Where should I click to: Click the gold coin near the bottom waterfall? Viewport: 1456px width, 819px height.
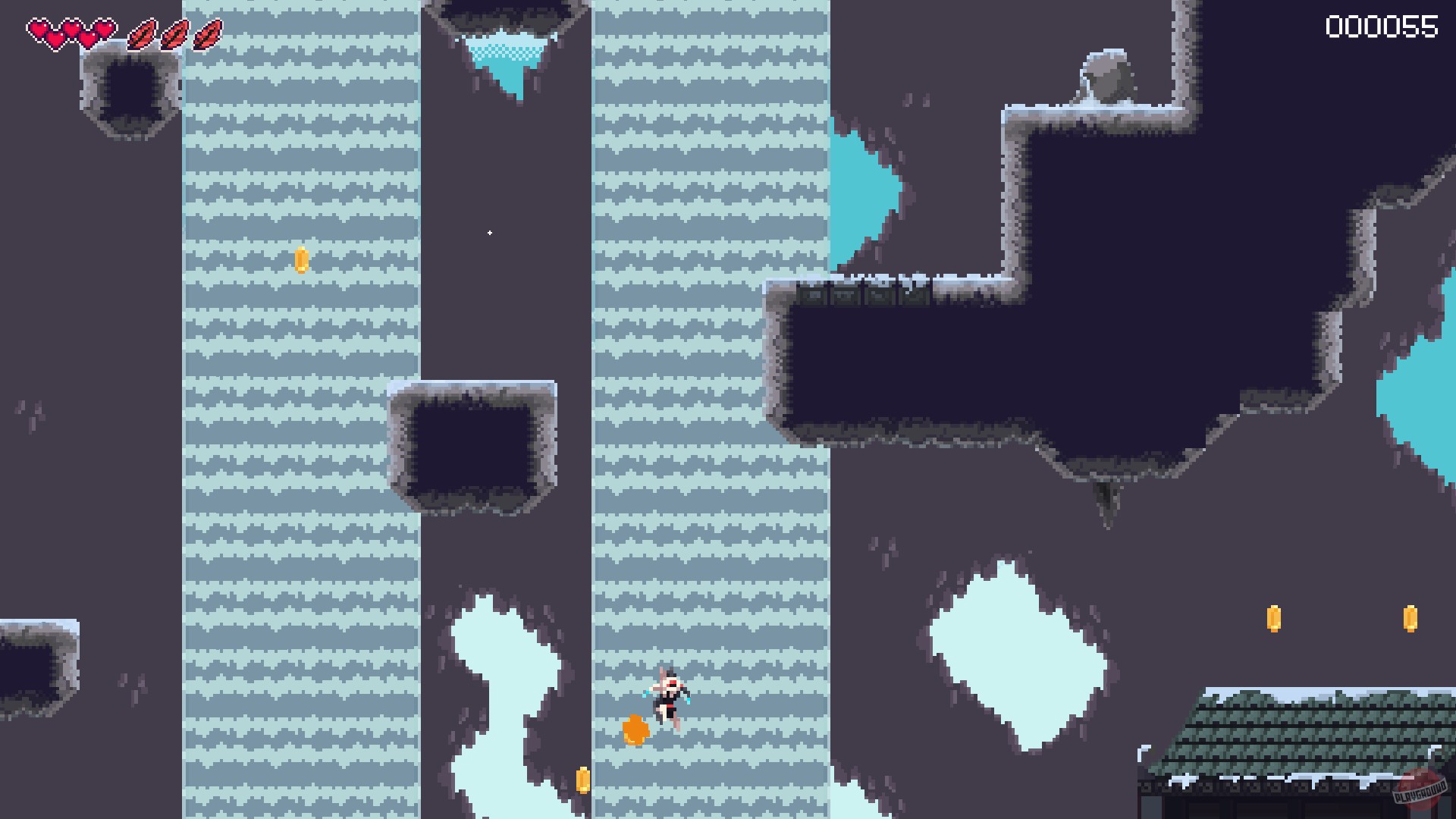point(582,780)
